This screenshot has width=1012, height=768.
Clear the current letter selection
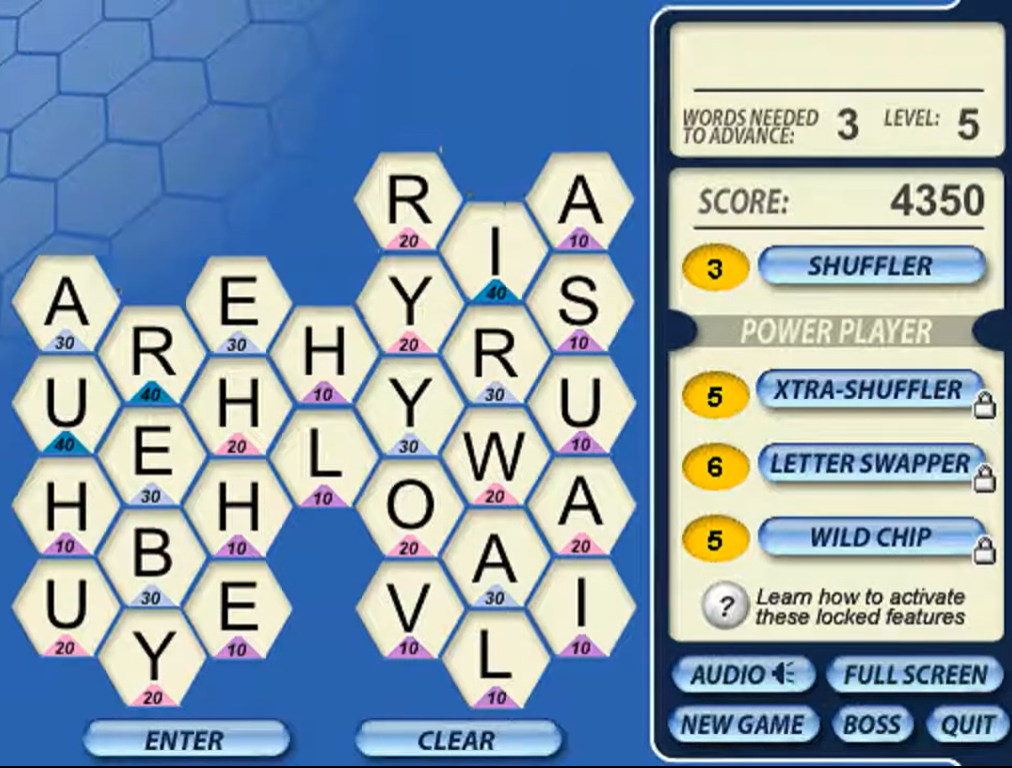pyautogui.click(x=457, y=740)
